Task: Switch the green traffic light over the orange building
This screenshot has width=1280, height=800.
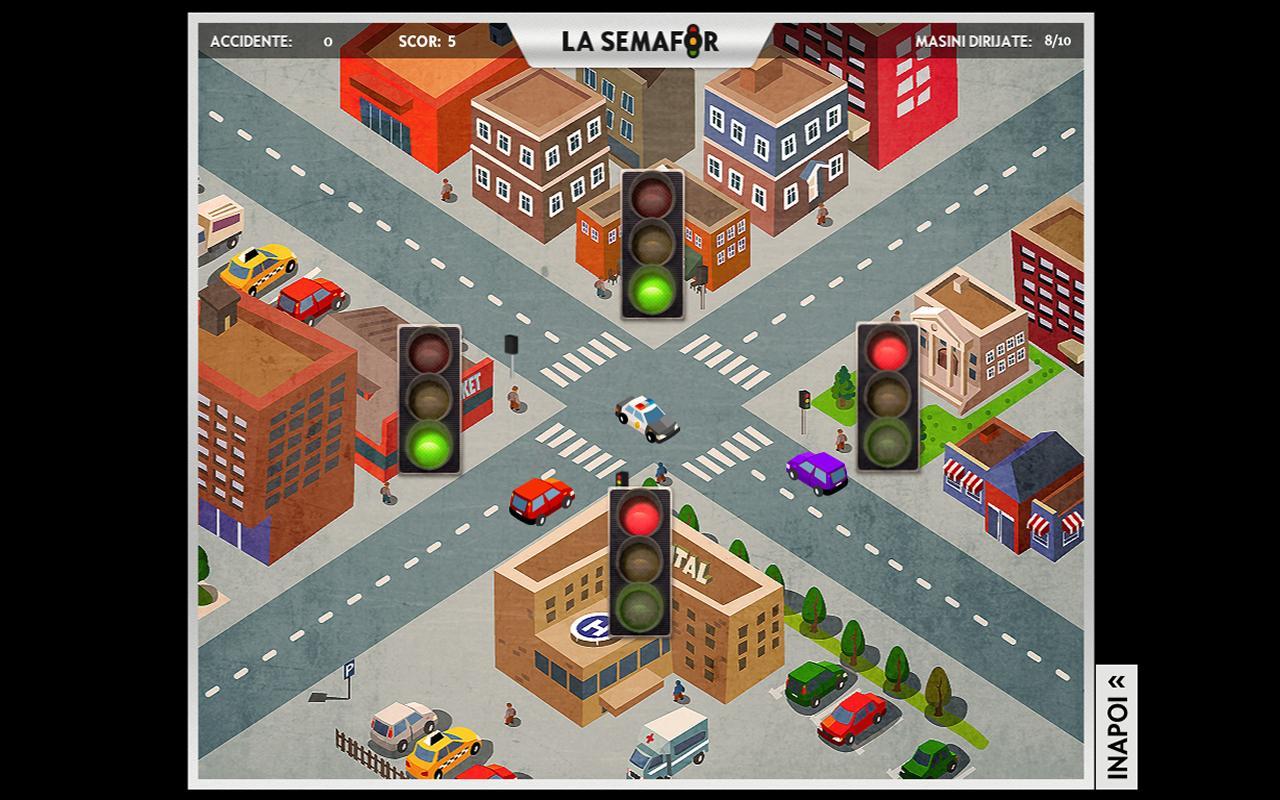Action: [x=652, y=245]
